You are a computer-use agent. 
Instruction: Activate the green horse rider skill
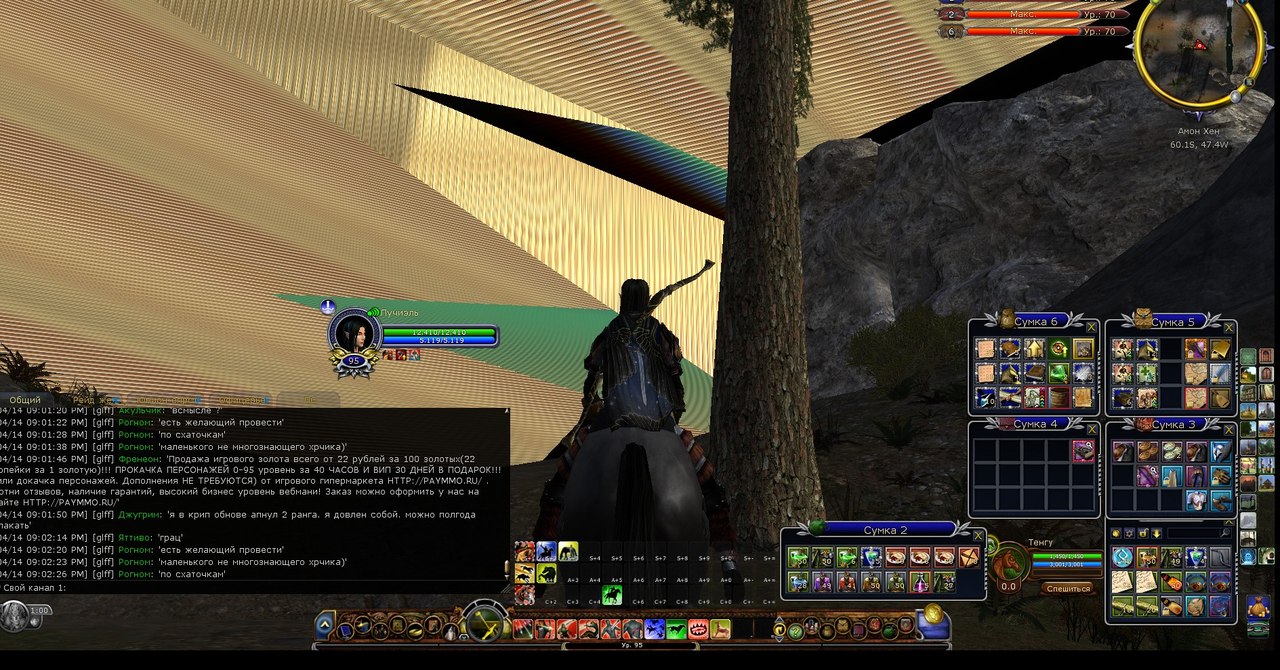tap(612, 595)
